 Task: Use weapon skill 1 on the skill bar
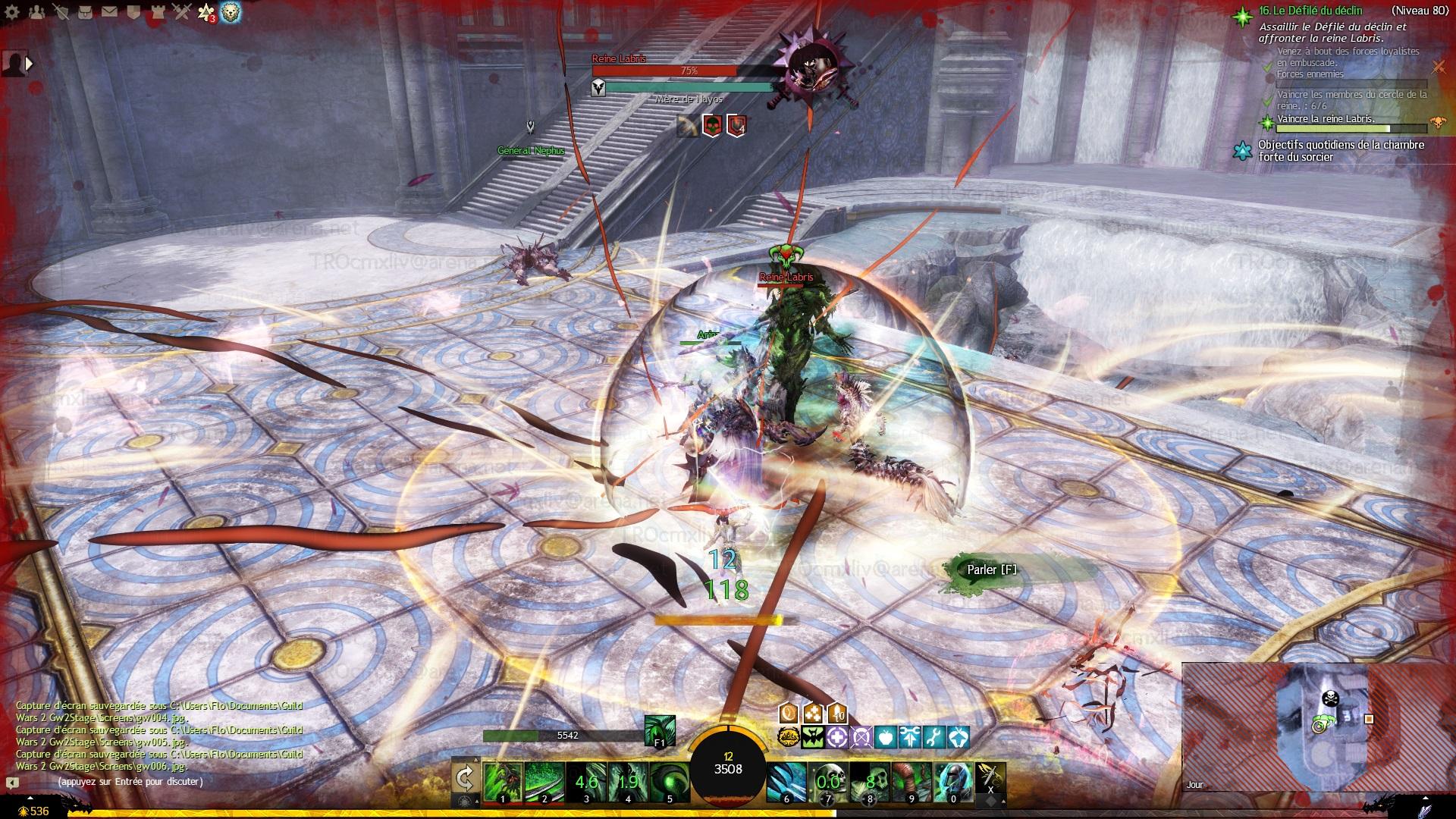tap(503, 782)
